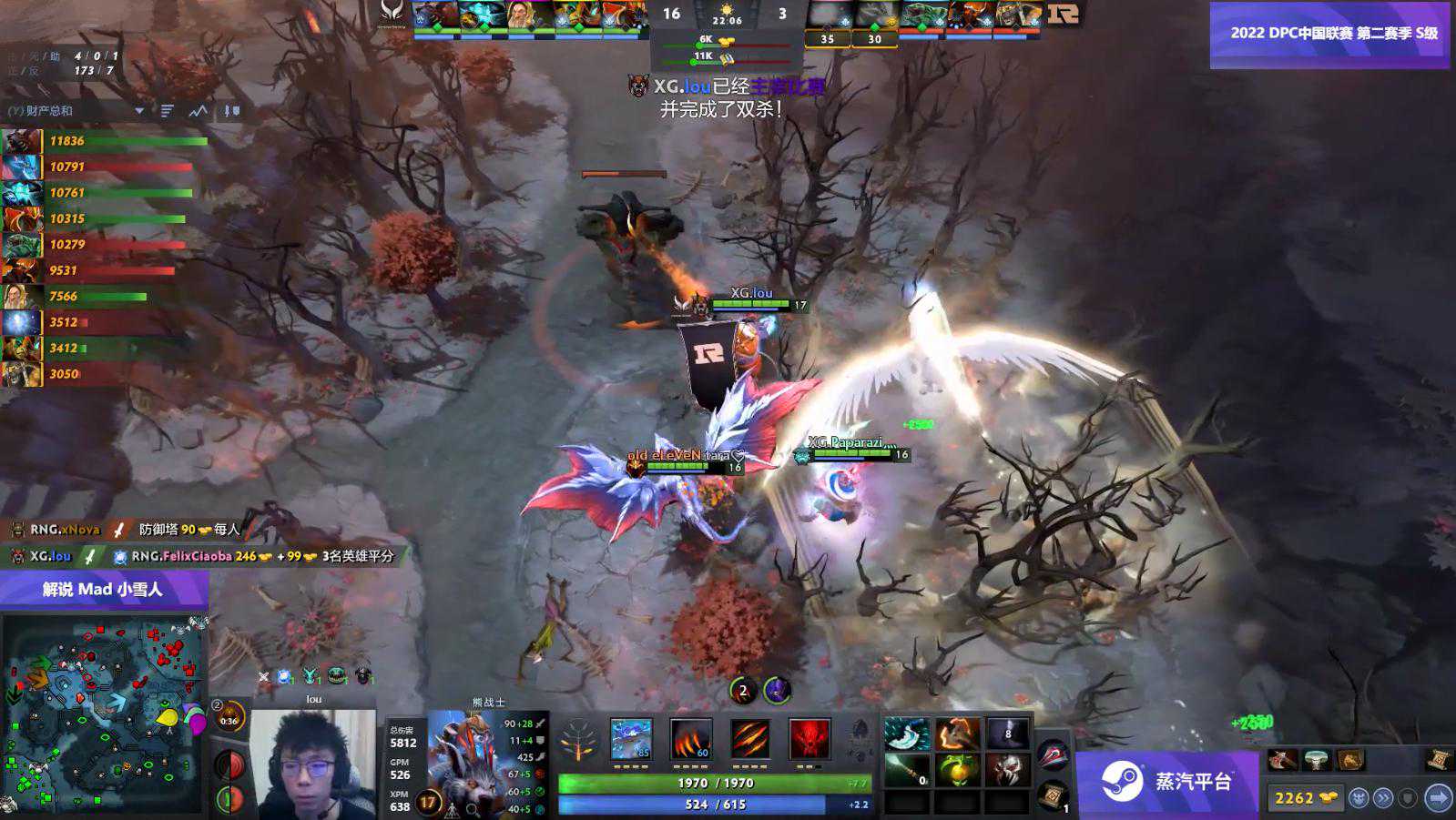1456x820 pixels.
Task: Open the net worth dropdown
Action: [139, 111]
